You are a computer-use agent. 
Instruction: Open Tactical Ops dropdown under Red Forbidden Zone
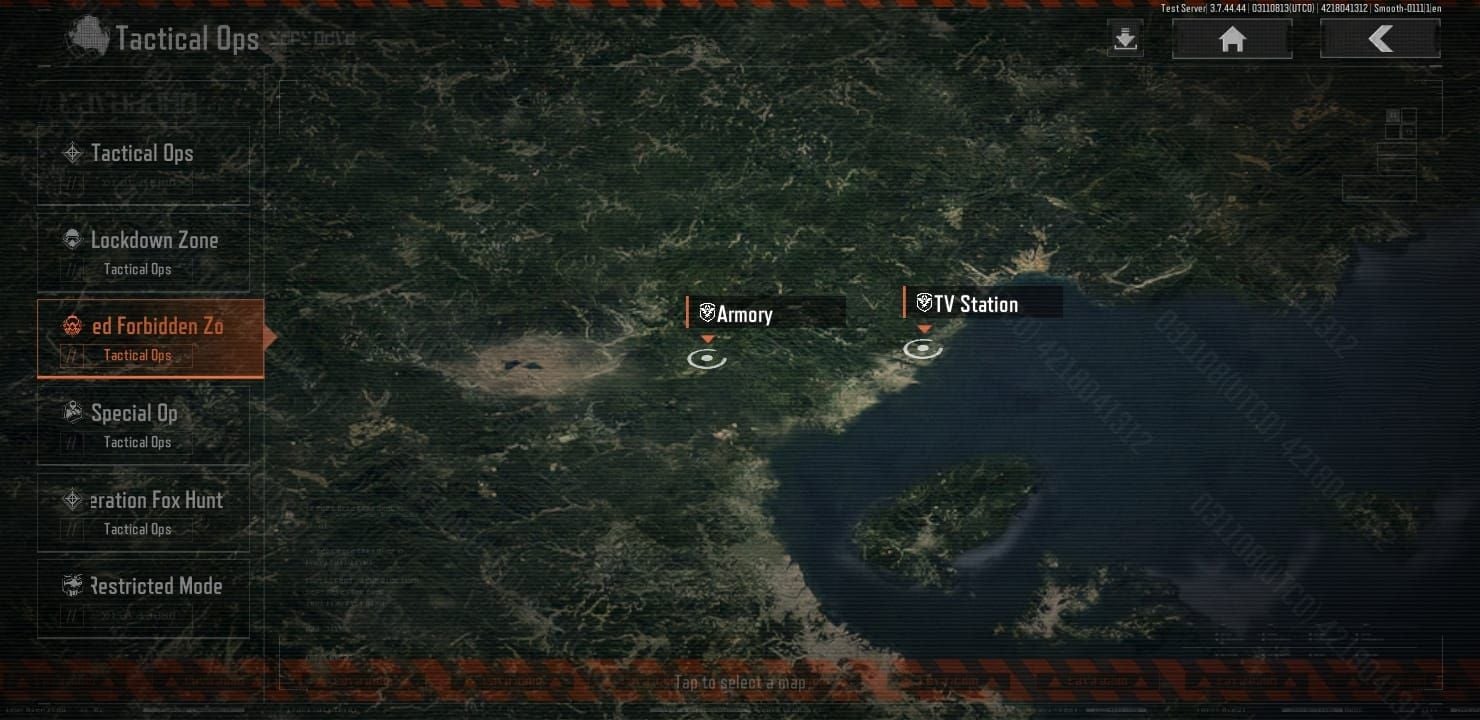click(138, 355)
